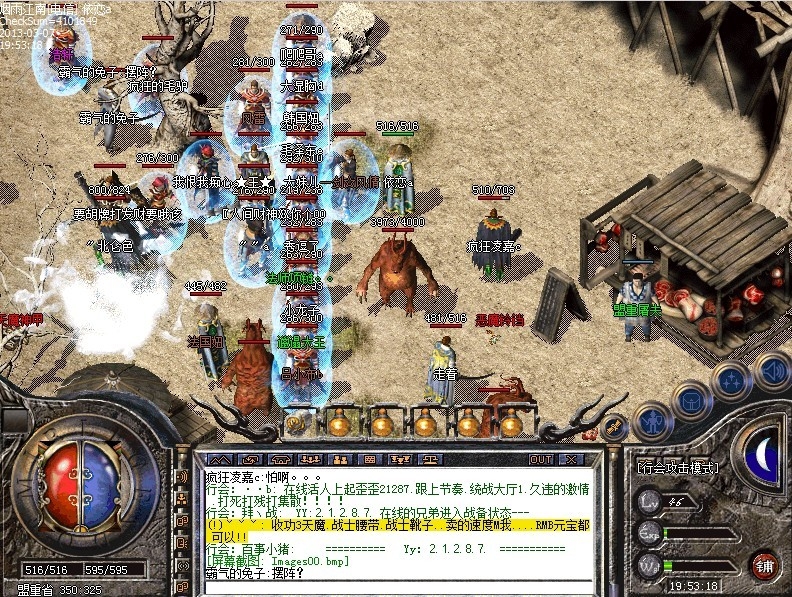
Task: Open the character status round button
Action: click(x=653, y=420)
